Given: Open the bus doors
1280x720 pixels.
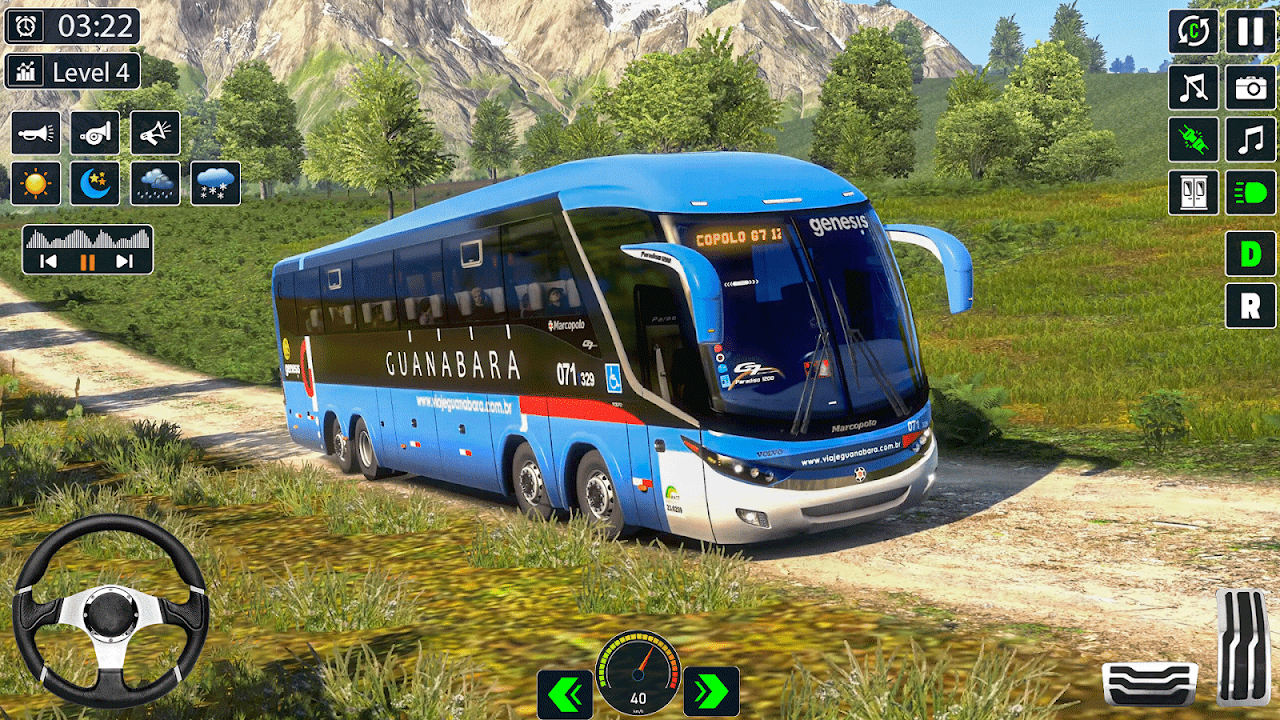Looking at the screenshot, I should pyautogui.click(x=1193, y=192).
